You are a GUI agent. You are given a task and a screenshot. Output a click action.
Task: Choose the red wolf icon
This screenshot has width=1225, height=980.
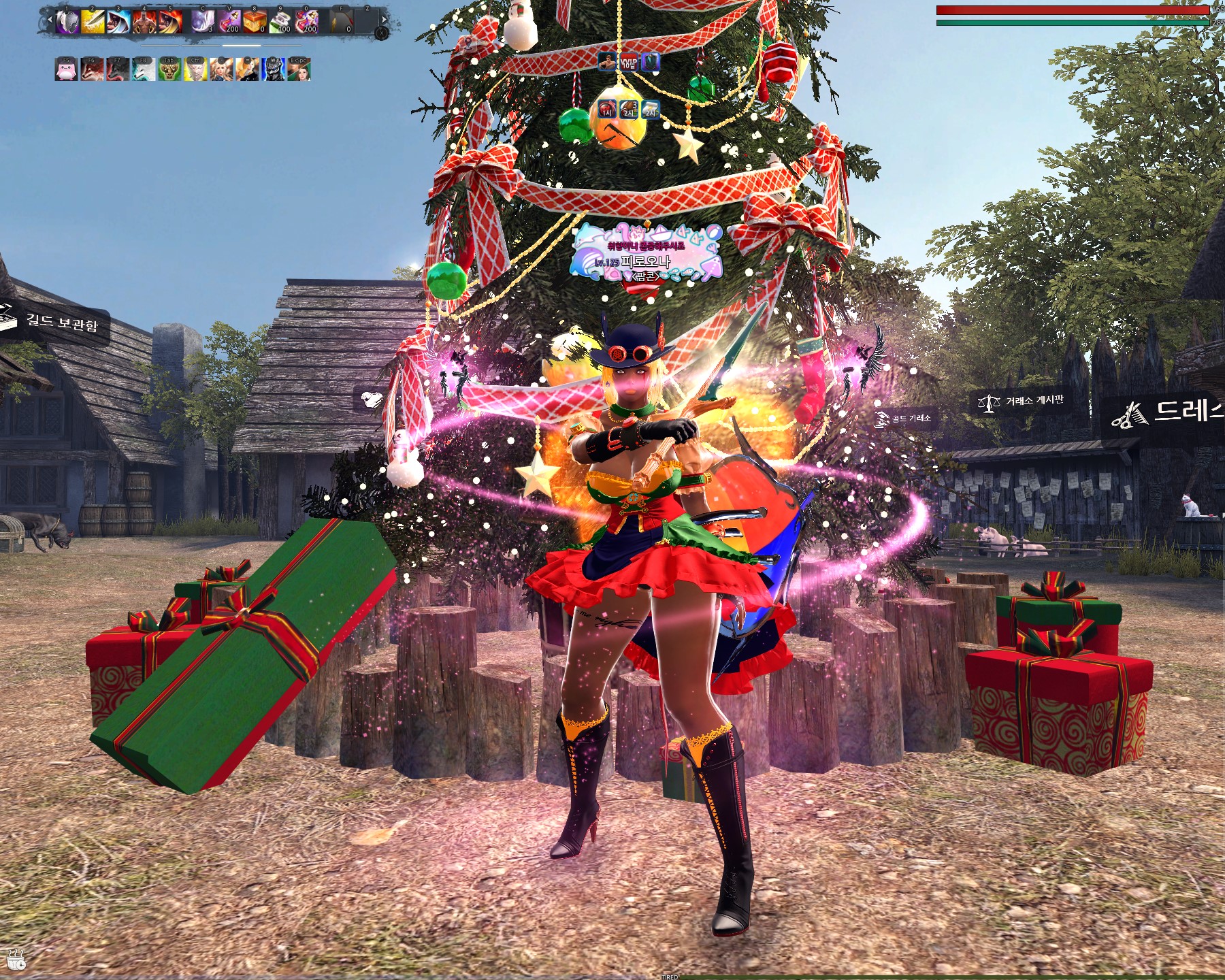[x=92, y=70]
